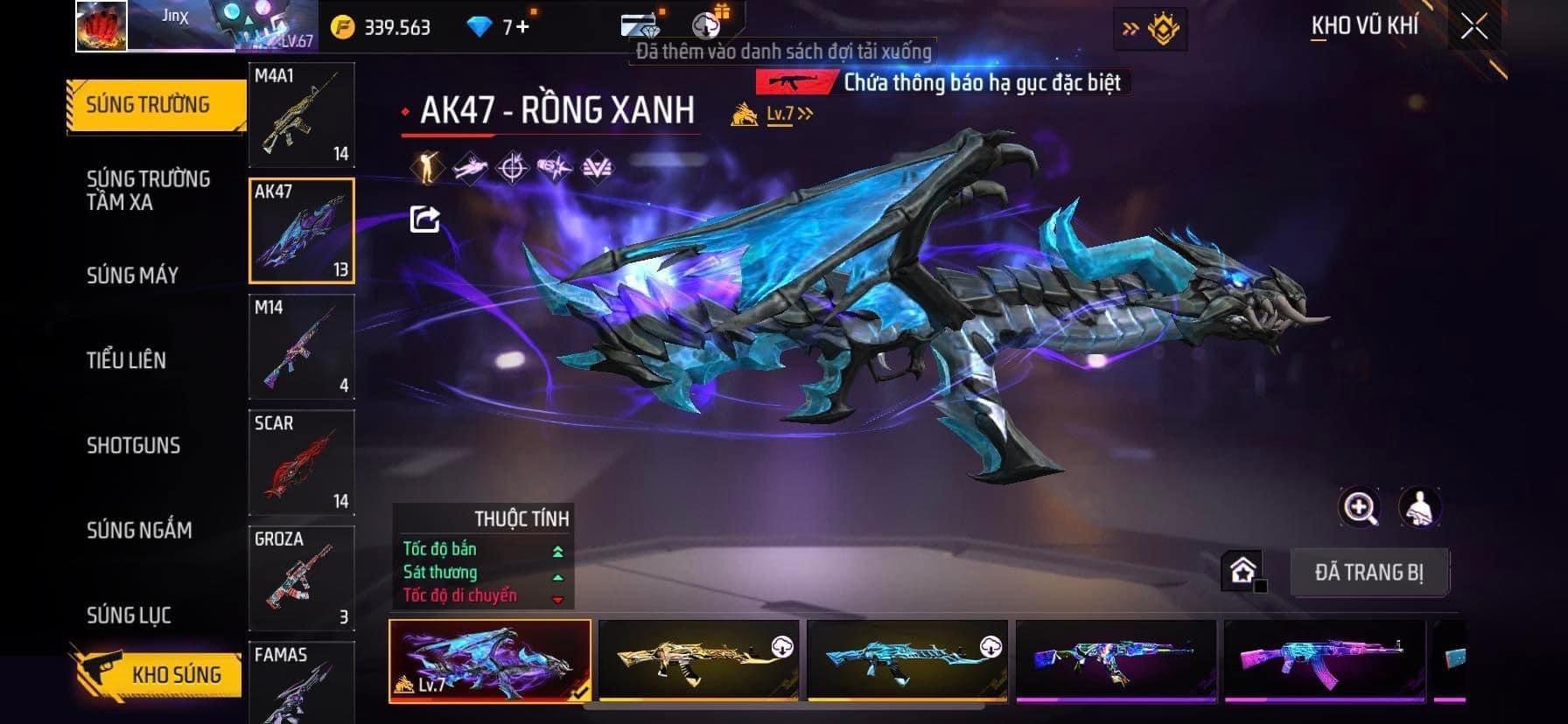1568x724 pixels.
Task: Add diamonds with the plus button
Action: (522, 27)
